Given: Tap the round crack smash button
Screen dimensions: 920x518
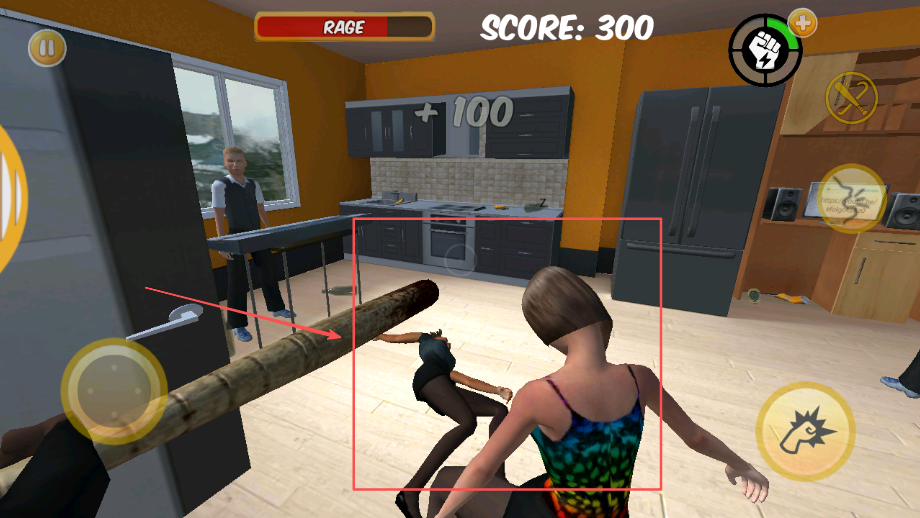Looking at the screenshot, I should tap(852, 198).
